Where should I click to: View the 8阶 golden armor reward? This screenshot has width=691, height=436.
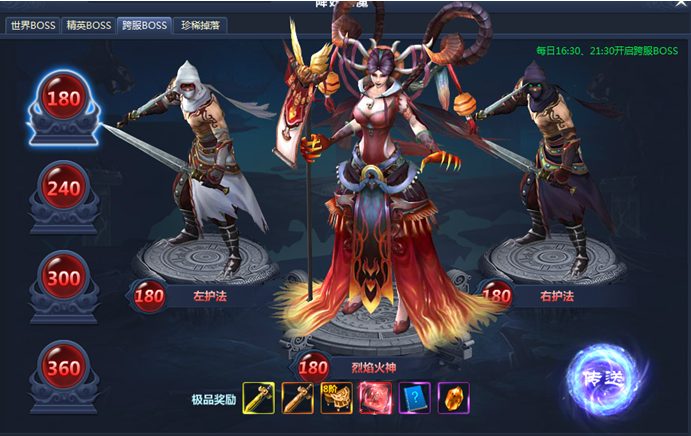point(337,398)
